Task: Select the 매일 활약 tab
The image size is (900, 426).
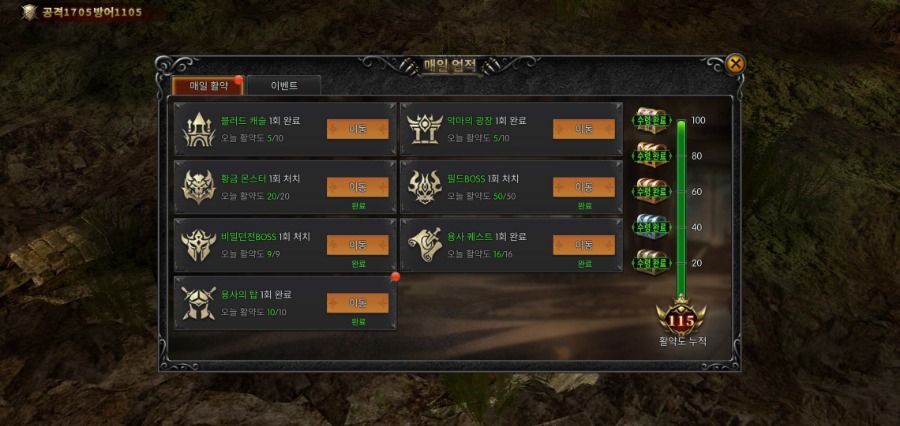Action: coord(209,86)
